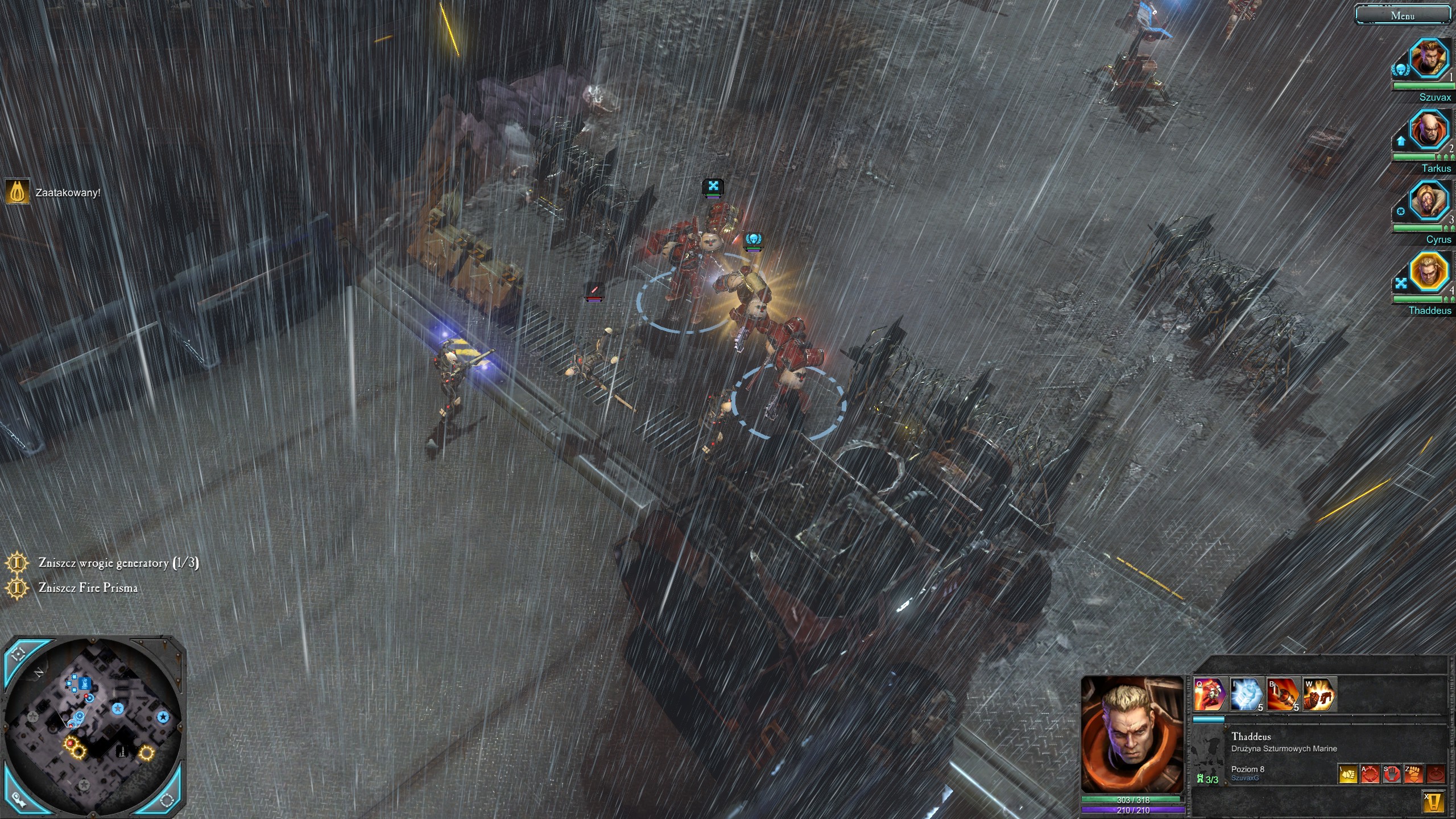Open the Menu button
The width and height of the screenshot is (1456, 819).
[1402, 15]
